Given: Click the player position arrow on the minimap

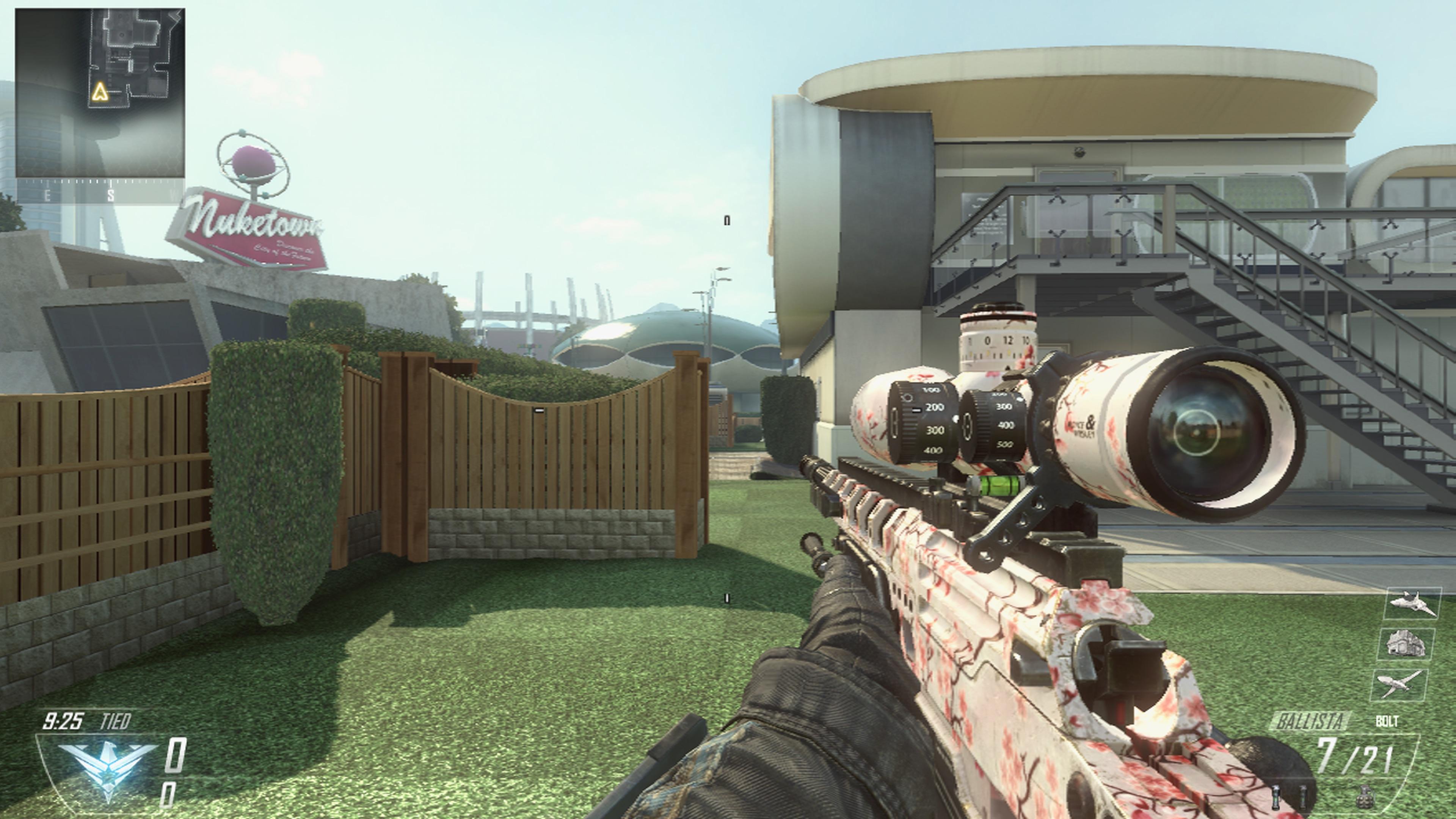Looking at the screenshot, I should (x=100, y=92).
